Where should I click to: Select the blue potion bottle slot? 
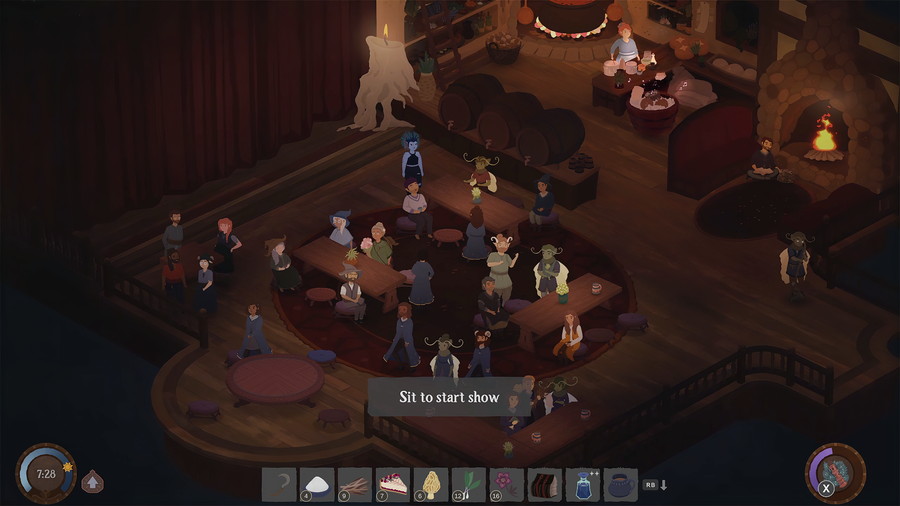click(x=583, y=484)
